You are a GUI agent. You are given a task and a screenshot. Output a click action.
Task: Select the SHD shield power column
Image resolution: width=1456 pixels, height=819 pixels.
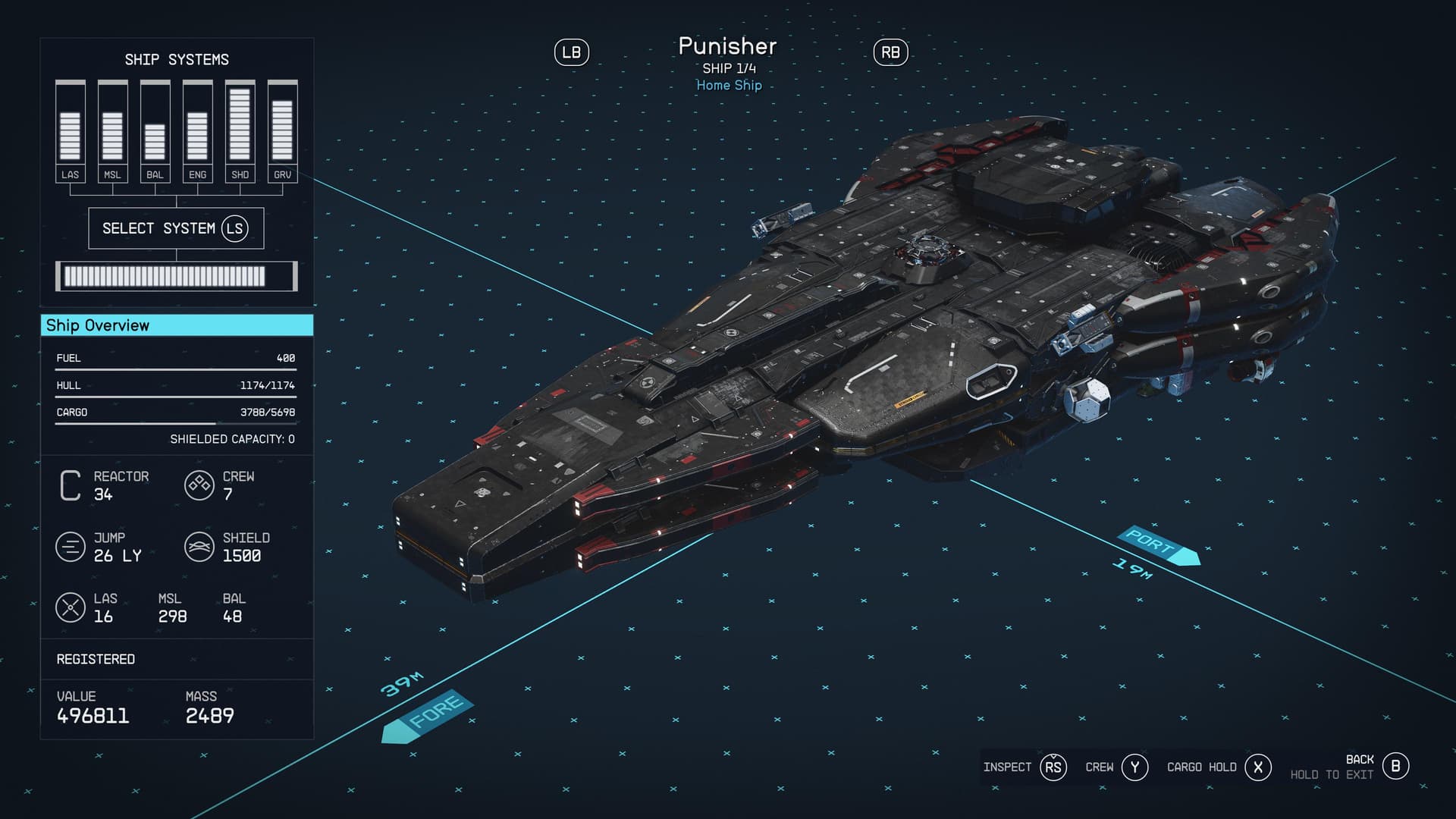tap(240, 131)
